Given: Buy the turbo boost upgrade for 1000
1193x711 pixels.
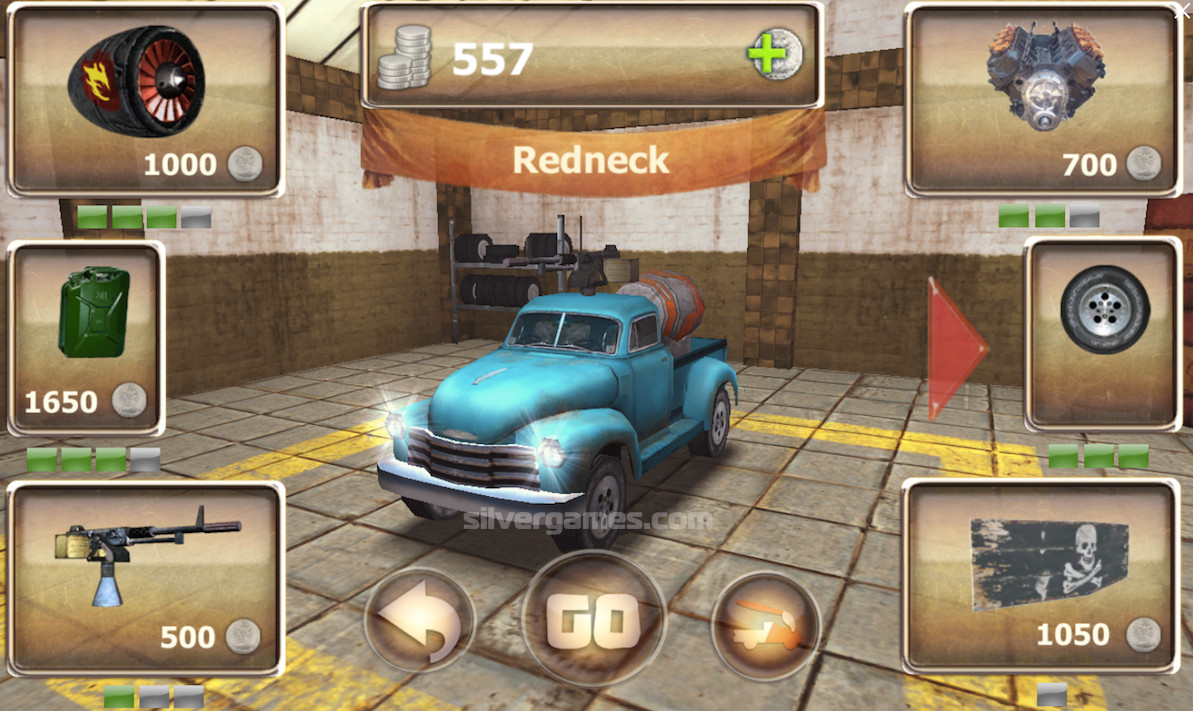Looking at the screenshot, I should (146, 101).
